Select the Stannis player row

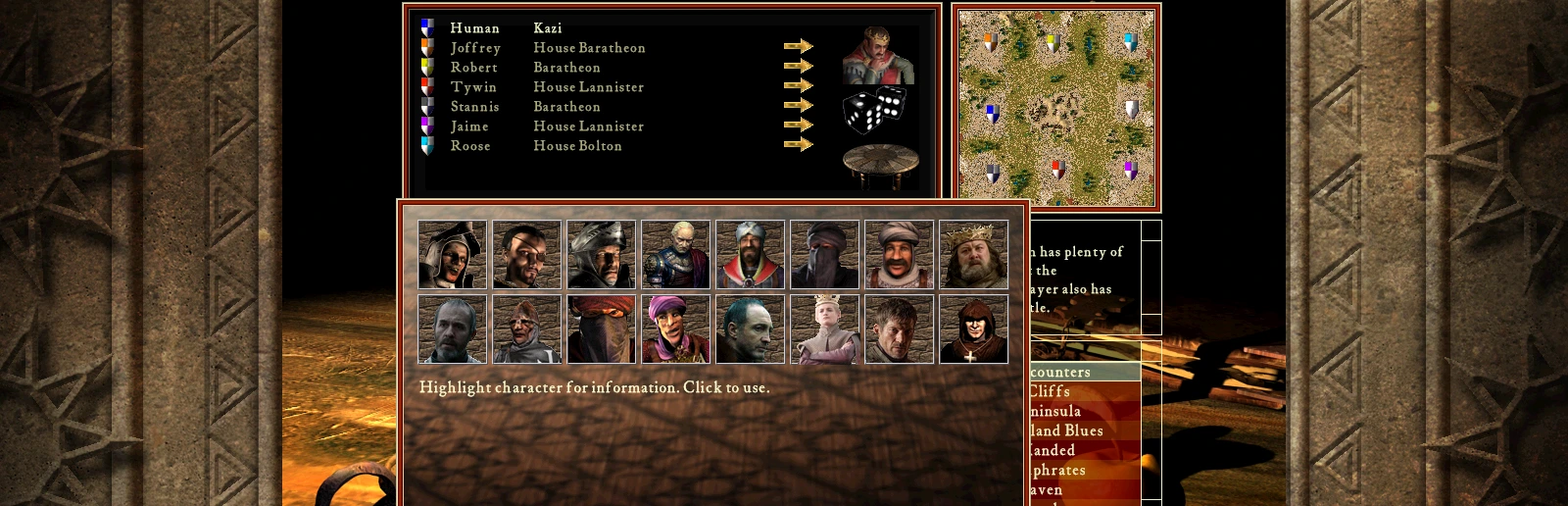[475, 107]
